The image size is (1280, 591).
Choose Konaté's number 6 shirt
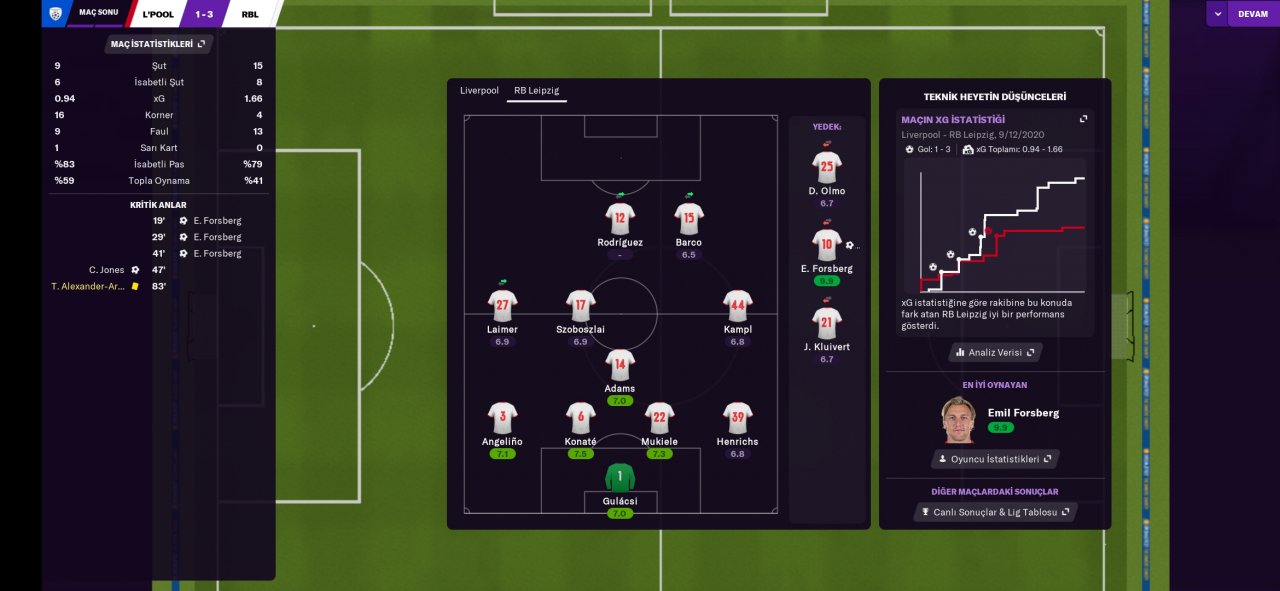point(581,418)
